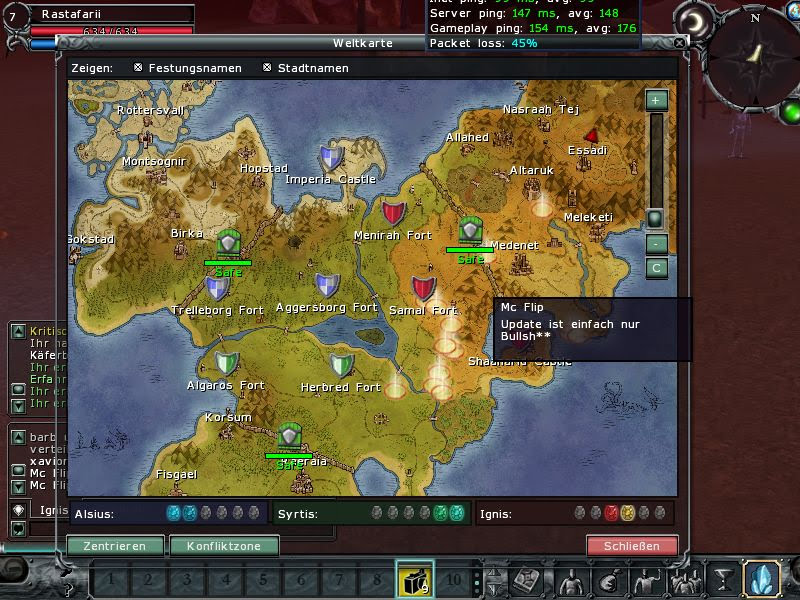Click the book icon in the bottom bar
The width and height of the screenshot is (800, 600).
(529, 579)
